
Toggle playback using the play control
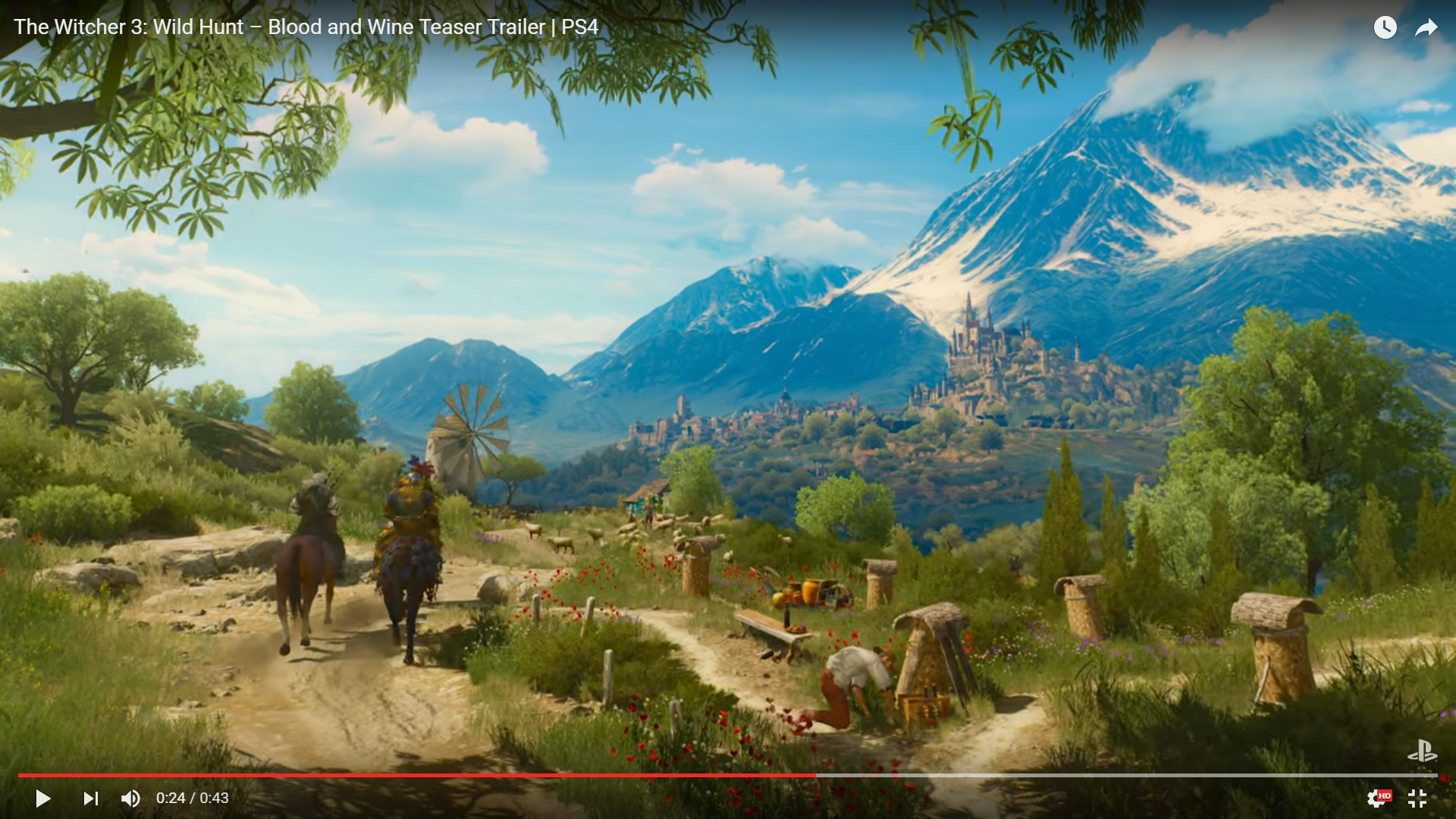[43, 798]
